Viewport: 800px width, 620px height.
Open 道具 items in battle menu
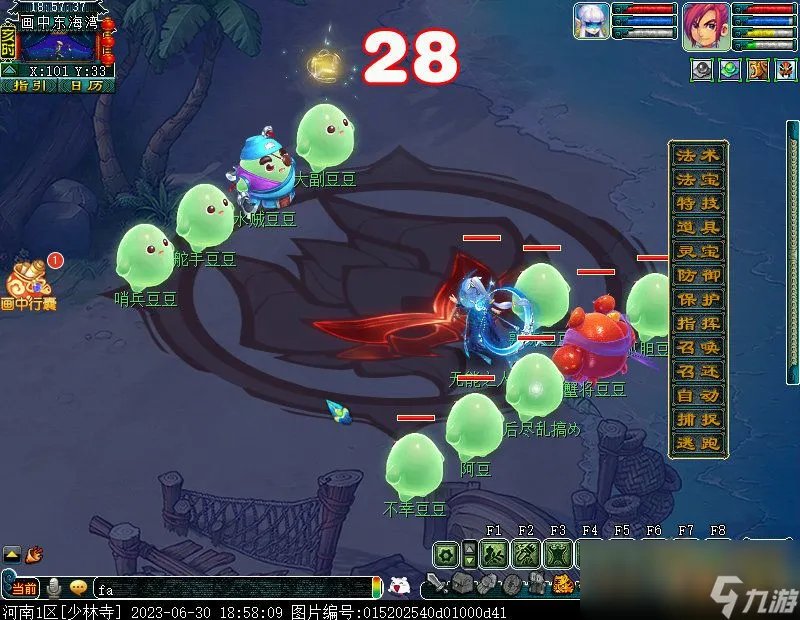pos(698,228)
